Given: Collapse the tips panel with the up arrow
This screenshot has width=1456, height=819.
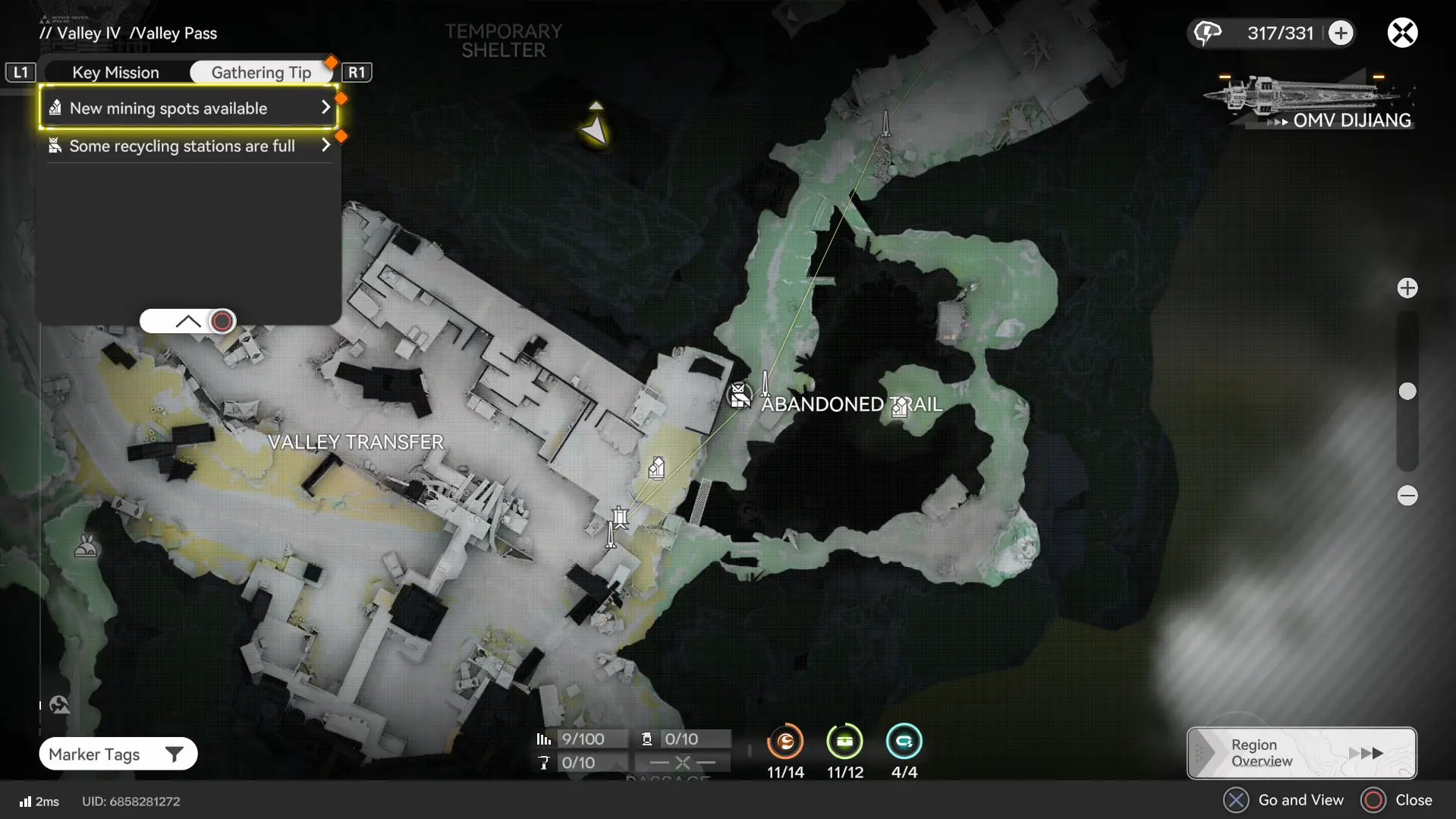Looking at the screenshot, I should pos(187,321).
